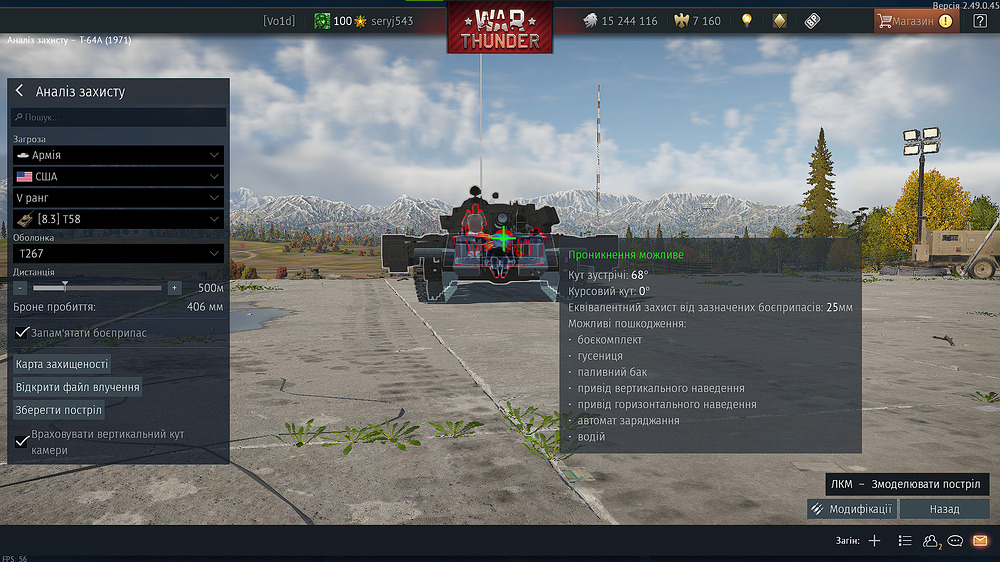
Task: Open Модифікації
Action: tap(851, 509)
